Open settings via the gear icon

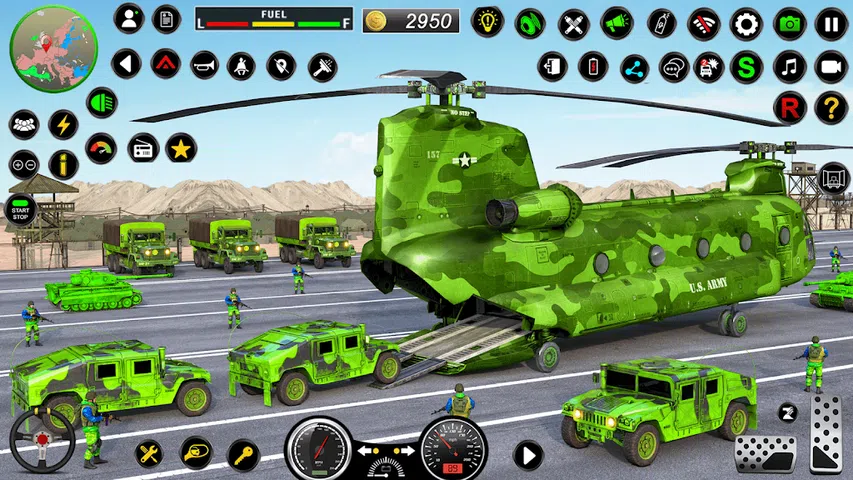point(746,23)
